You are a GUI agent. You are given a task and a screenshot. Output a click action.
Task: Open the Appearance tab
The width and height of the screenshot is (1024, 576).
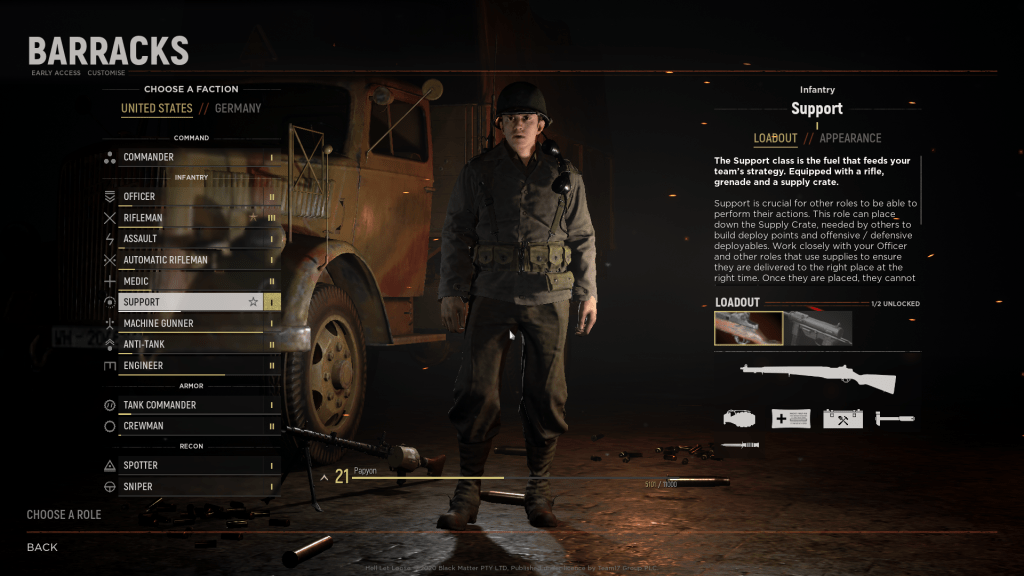coord(850,138)
